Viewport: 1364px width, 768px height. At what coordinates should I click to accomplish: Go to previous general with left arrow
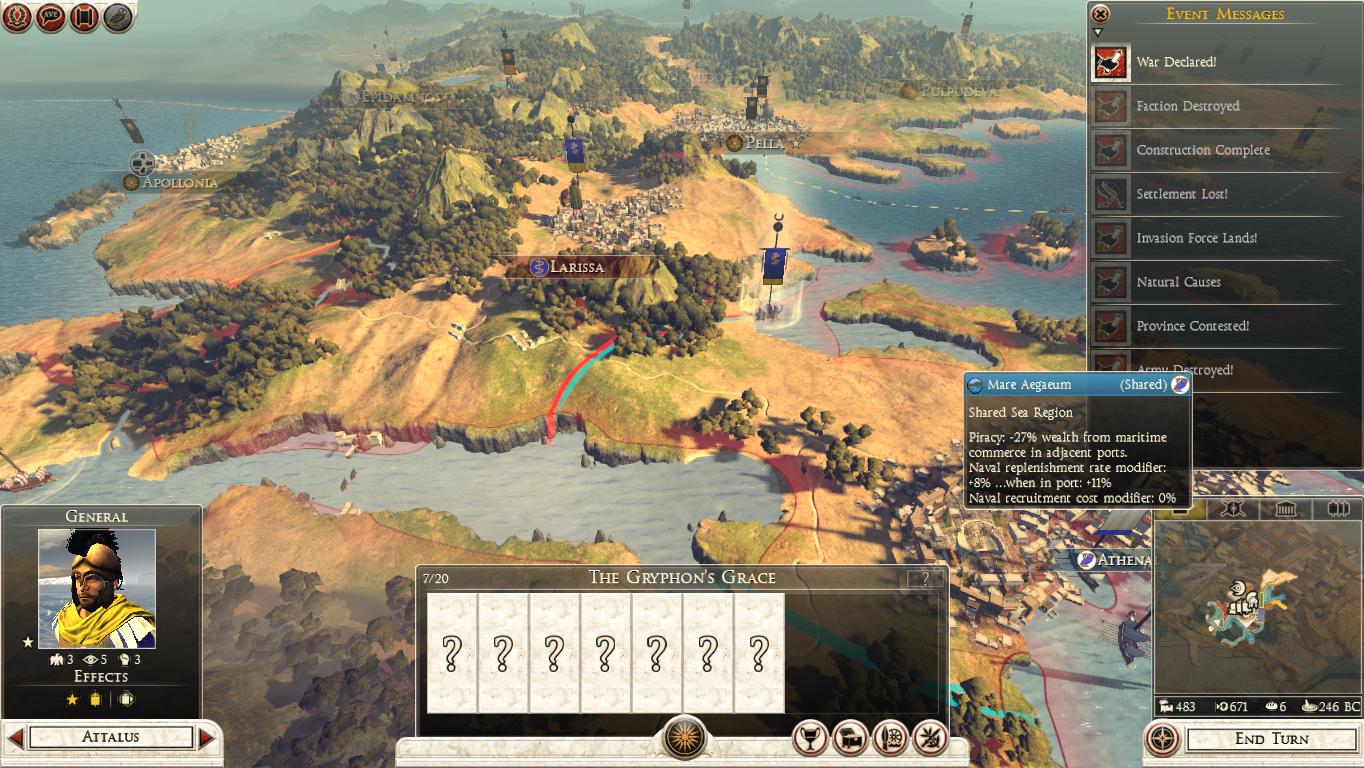coord(15,738)
